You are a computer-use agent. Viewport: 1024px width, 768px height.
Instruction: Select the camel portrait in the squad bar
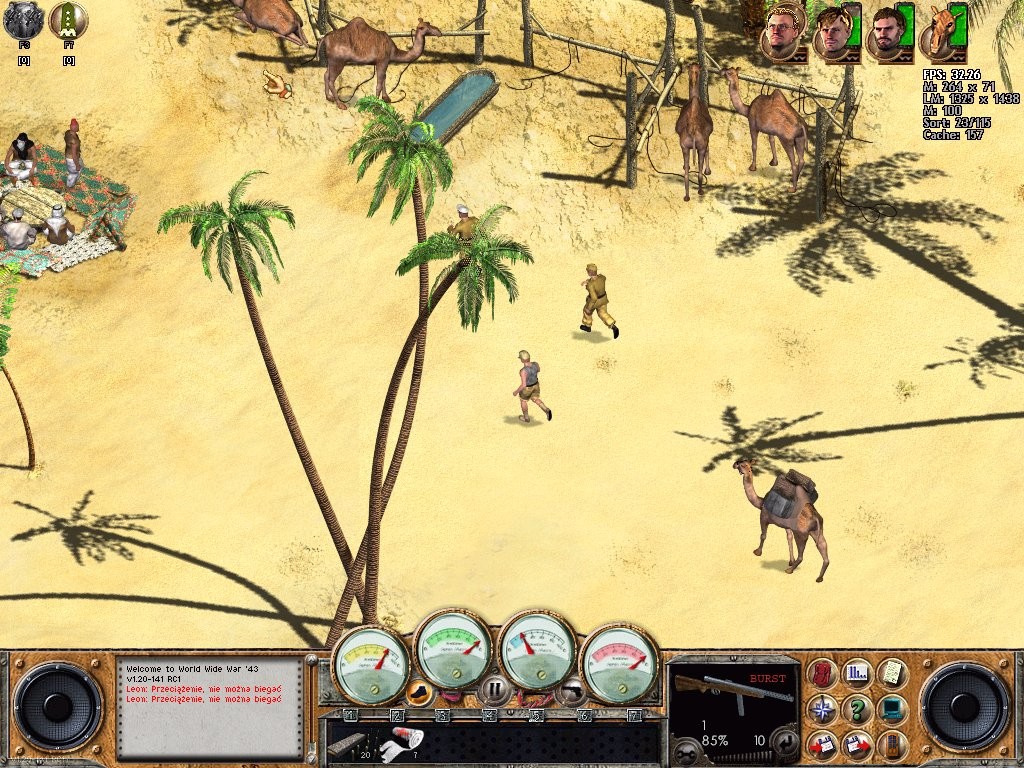(x=940, y=31)
